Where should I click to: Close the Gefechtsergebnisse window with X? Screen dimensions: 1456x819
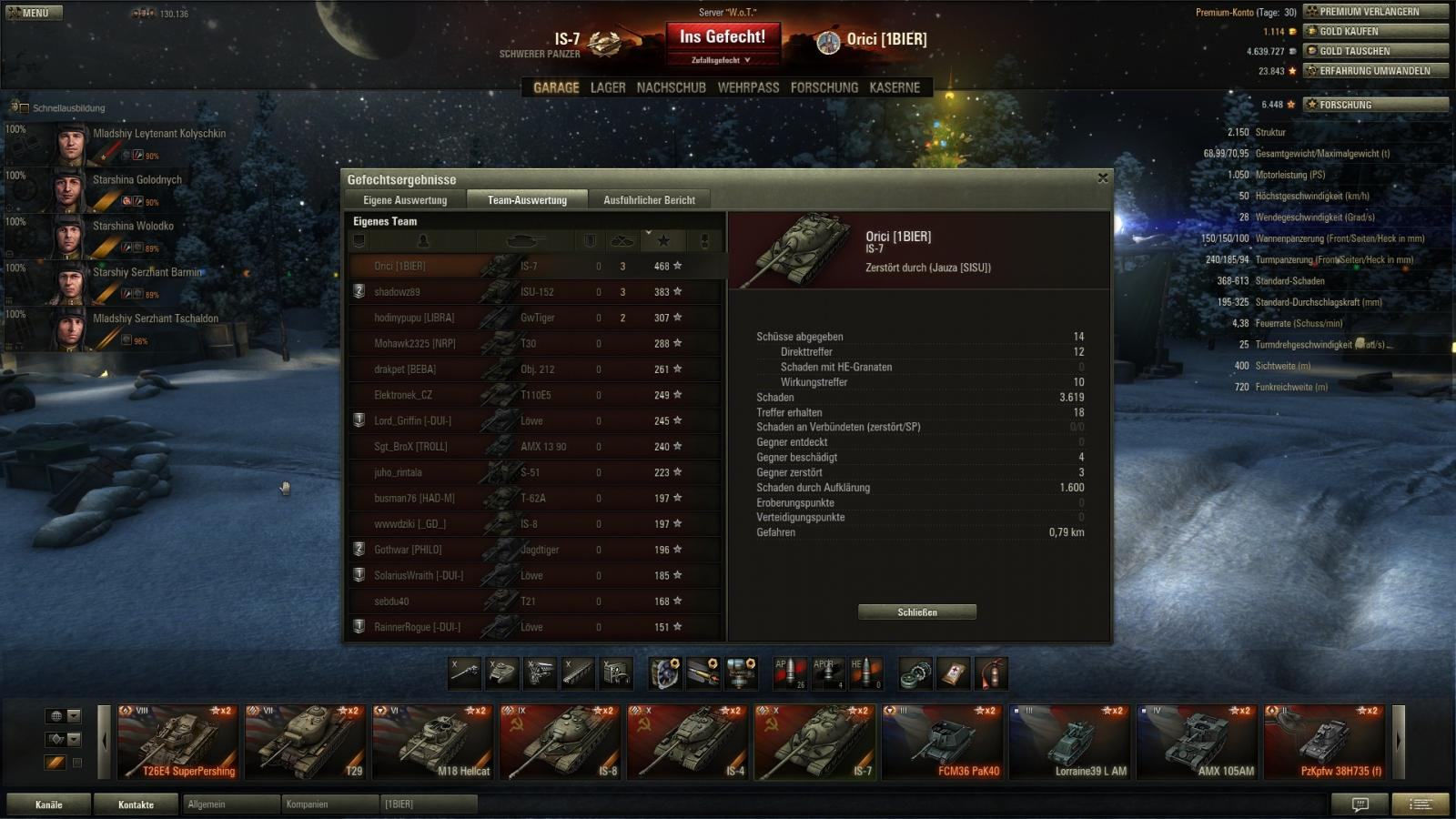click(x=1103, y=178)
